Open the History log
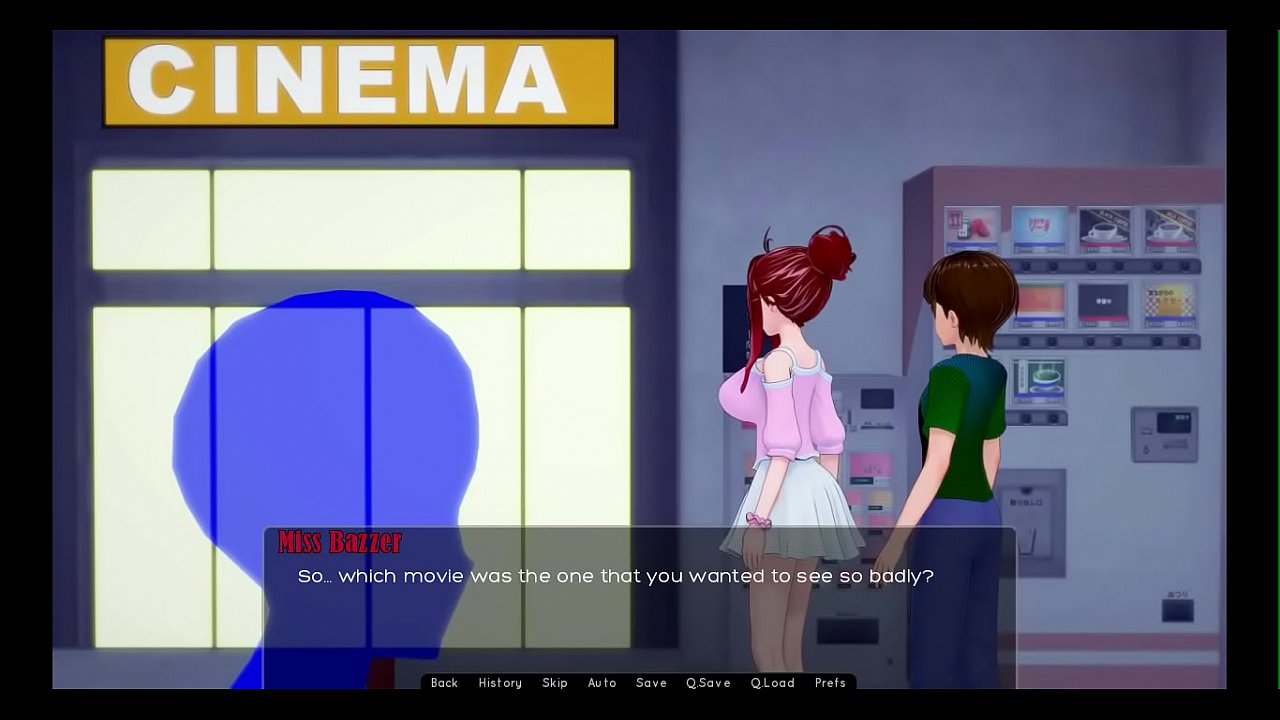The width and height of the screenshot is (1280, 720). point(500,683)
